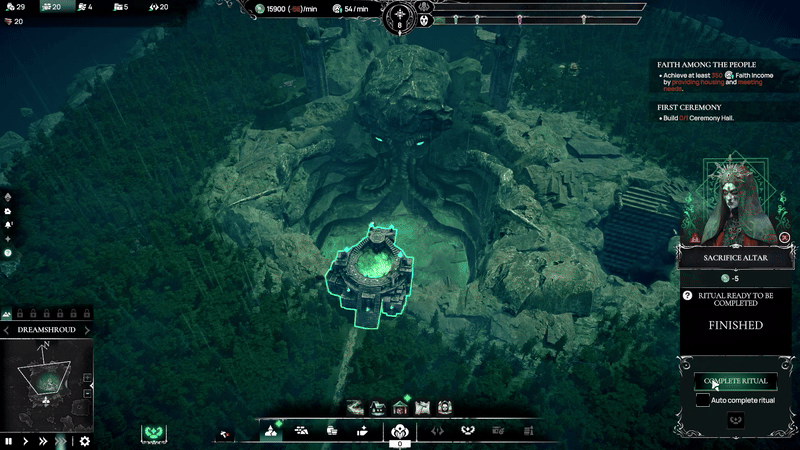
Task: Select the highlighted build category tab
Action: click(271, 431)
